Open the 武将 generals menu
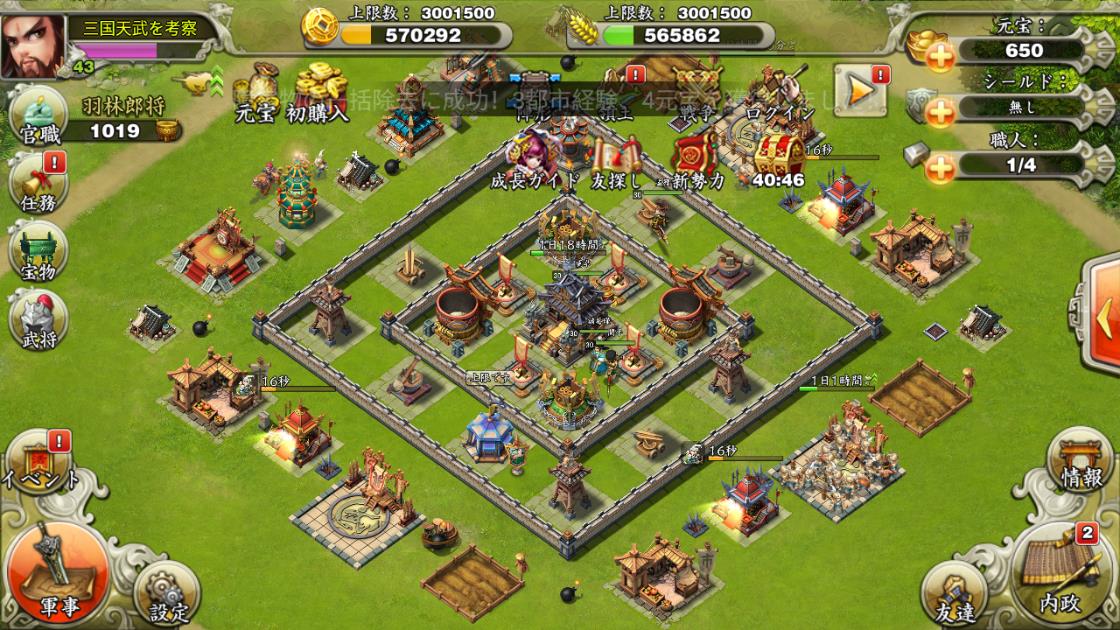 coord(37,320)
